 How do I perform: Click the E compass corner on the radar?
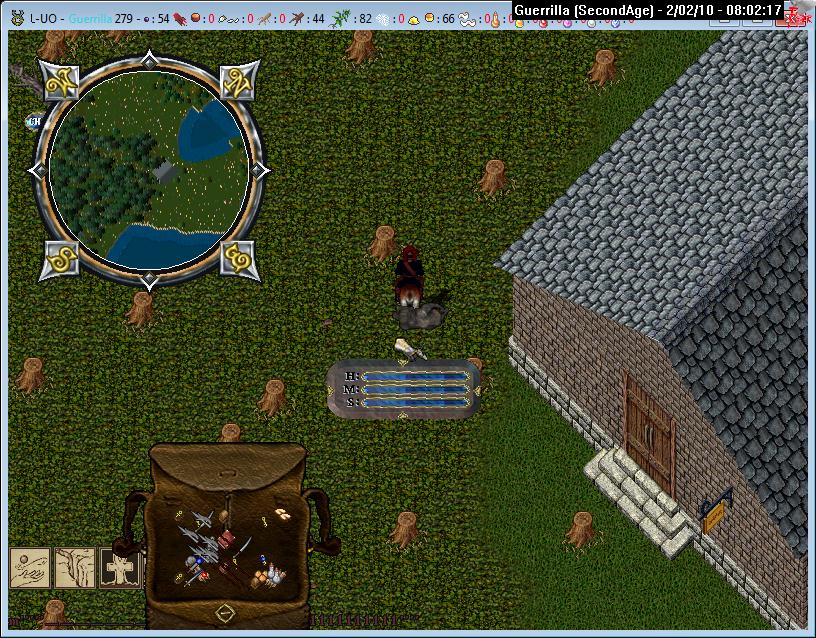(237, 259)
